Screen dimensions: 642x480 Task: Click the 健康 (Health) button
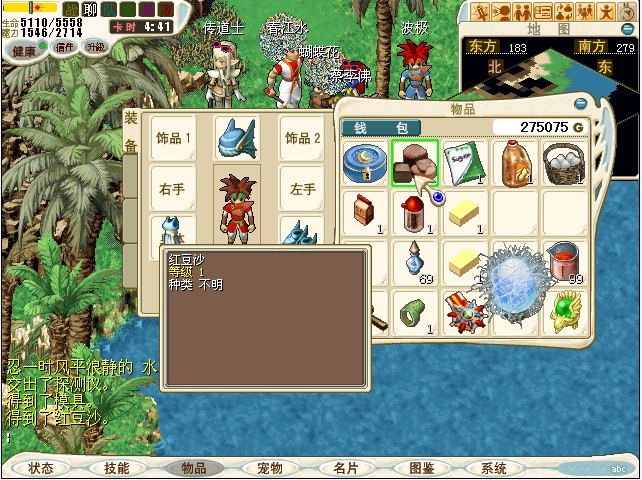[x=26, y=47]
